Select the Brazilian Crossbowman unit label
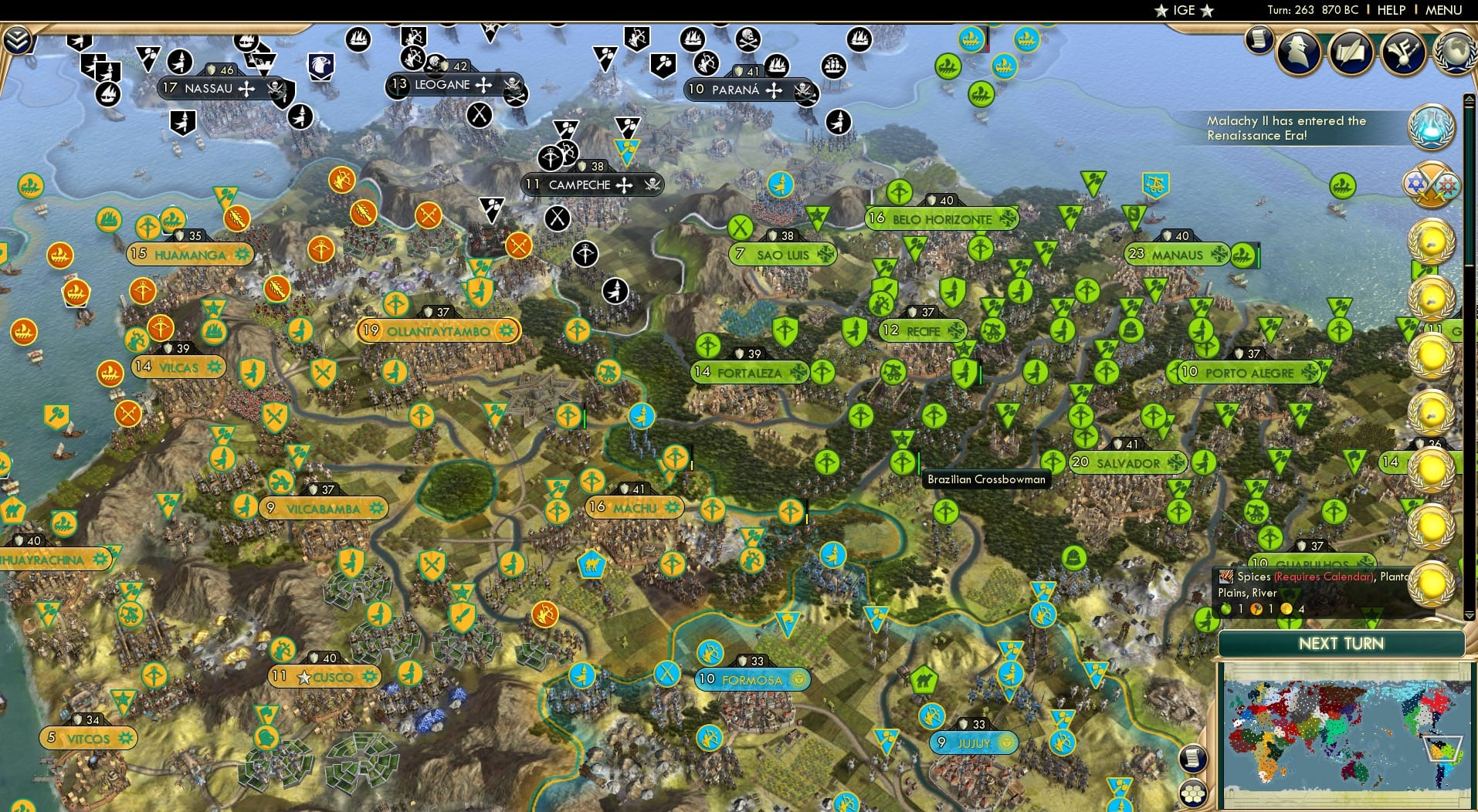This screenshot has height=812, width=1478. (x=987, y=479)
